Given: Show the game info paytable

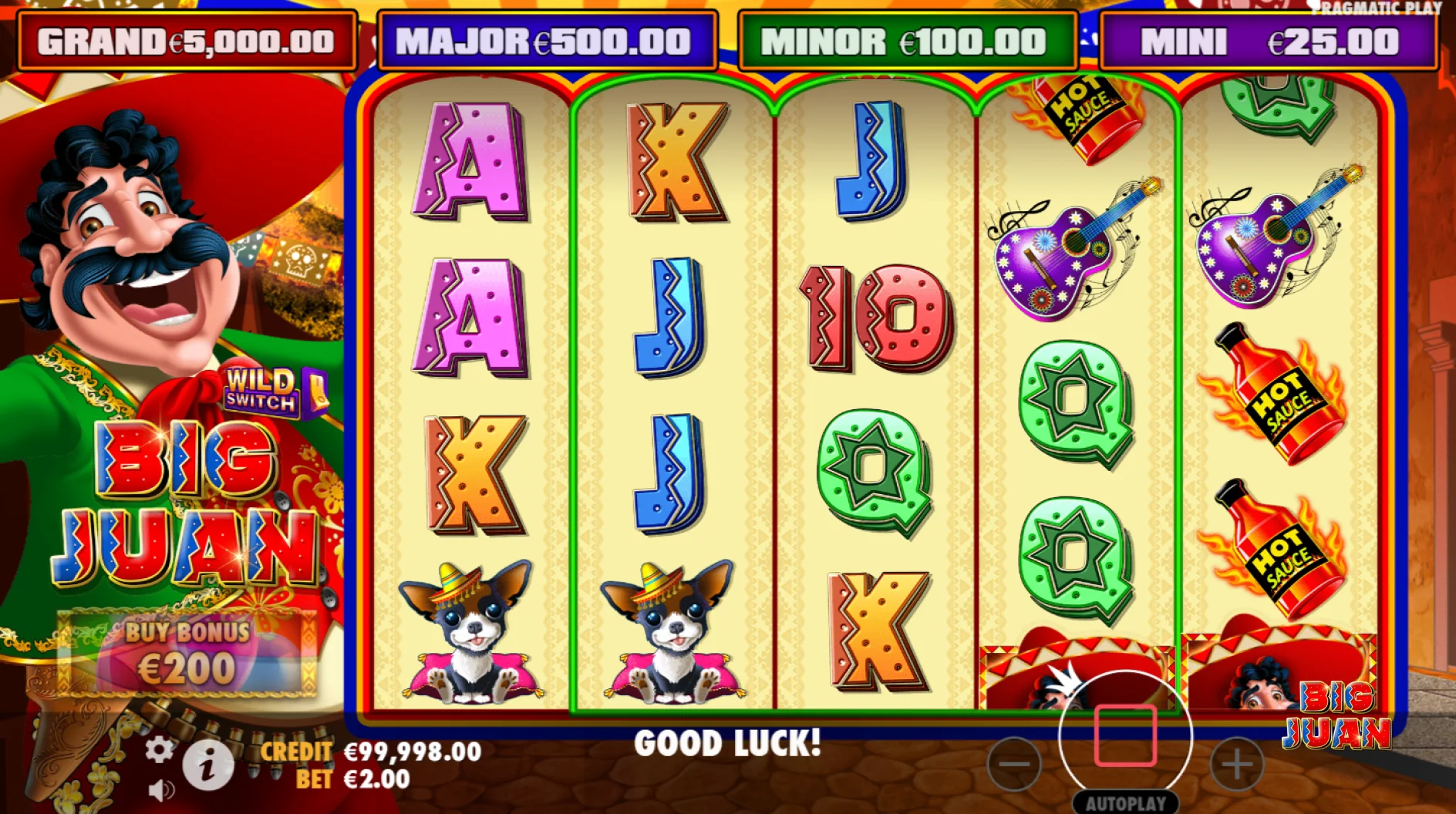Looking at the screenshot, I should (207, 765).
